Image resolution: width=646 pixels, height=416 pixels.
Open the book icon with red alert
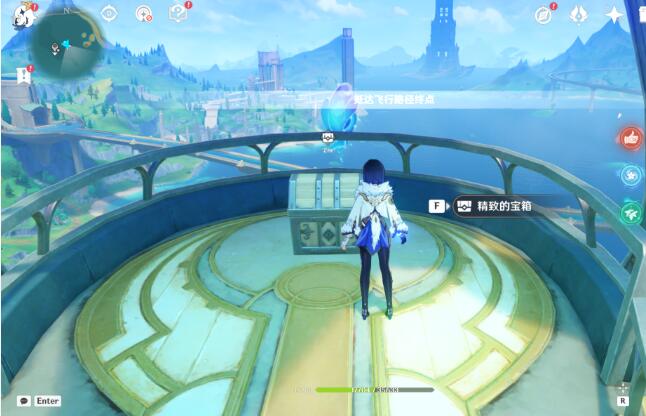tap(179, 13)
